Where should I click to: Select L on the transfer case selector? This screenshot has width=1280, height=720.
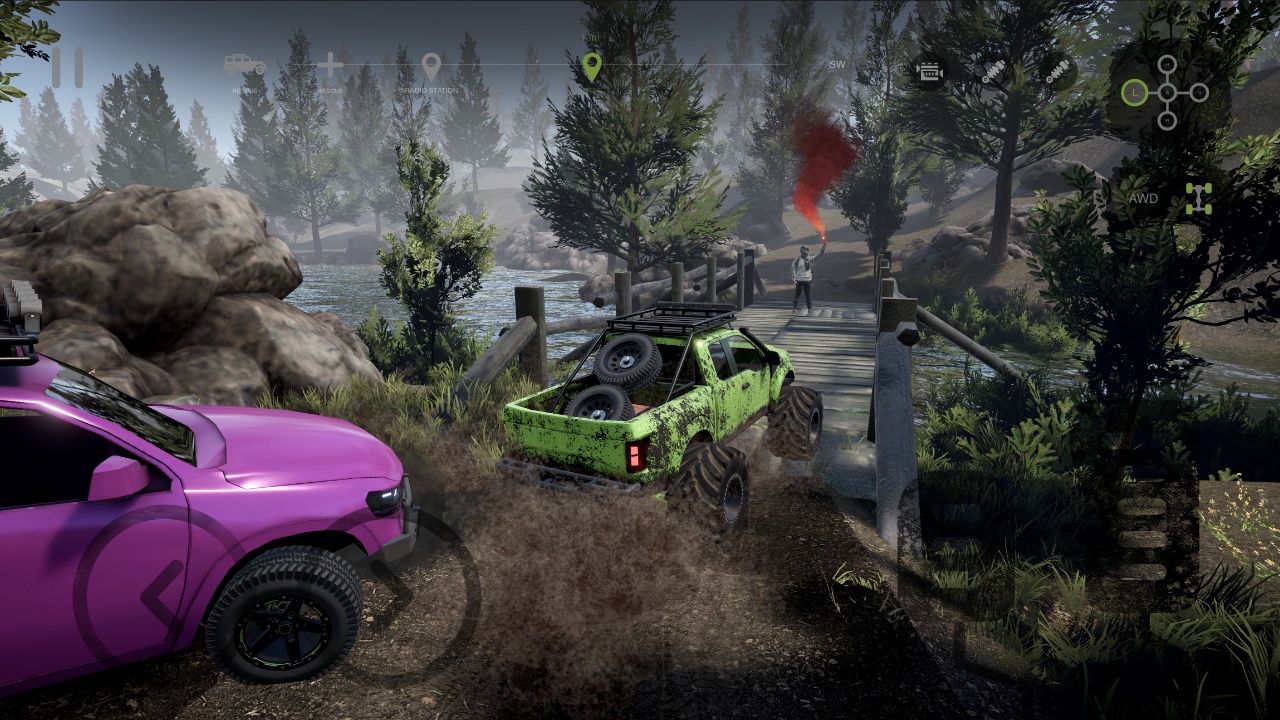coord(1135,93)
